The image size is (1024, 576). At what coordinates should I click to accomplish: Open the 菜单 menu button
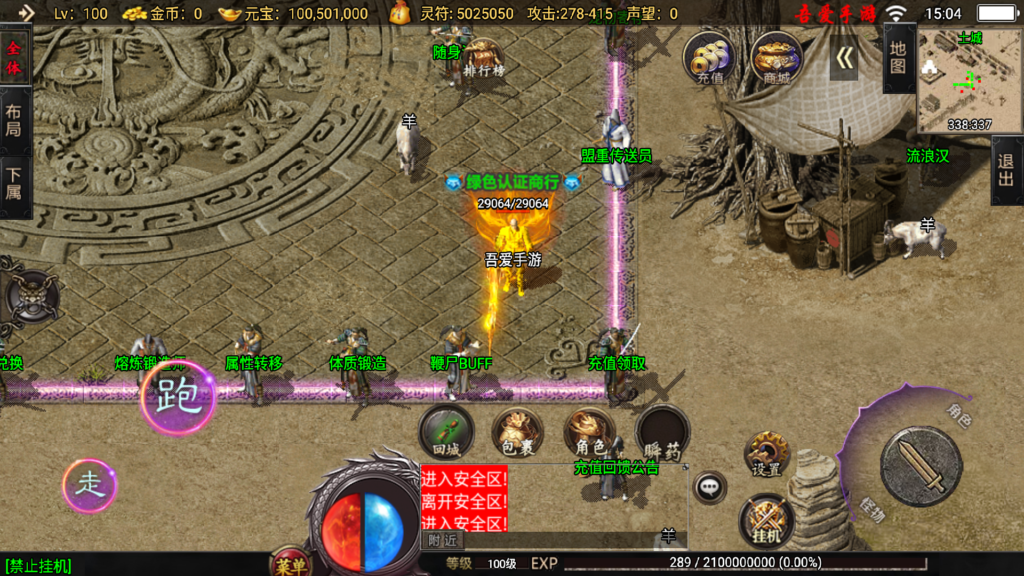tap(291, 565)
